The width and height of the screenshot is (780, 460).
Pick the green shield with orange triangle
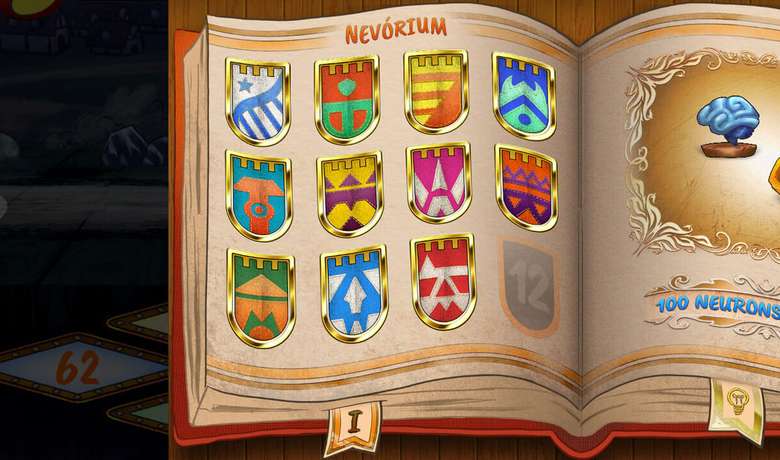tap(260, 296)
